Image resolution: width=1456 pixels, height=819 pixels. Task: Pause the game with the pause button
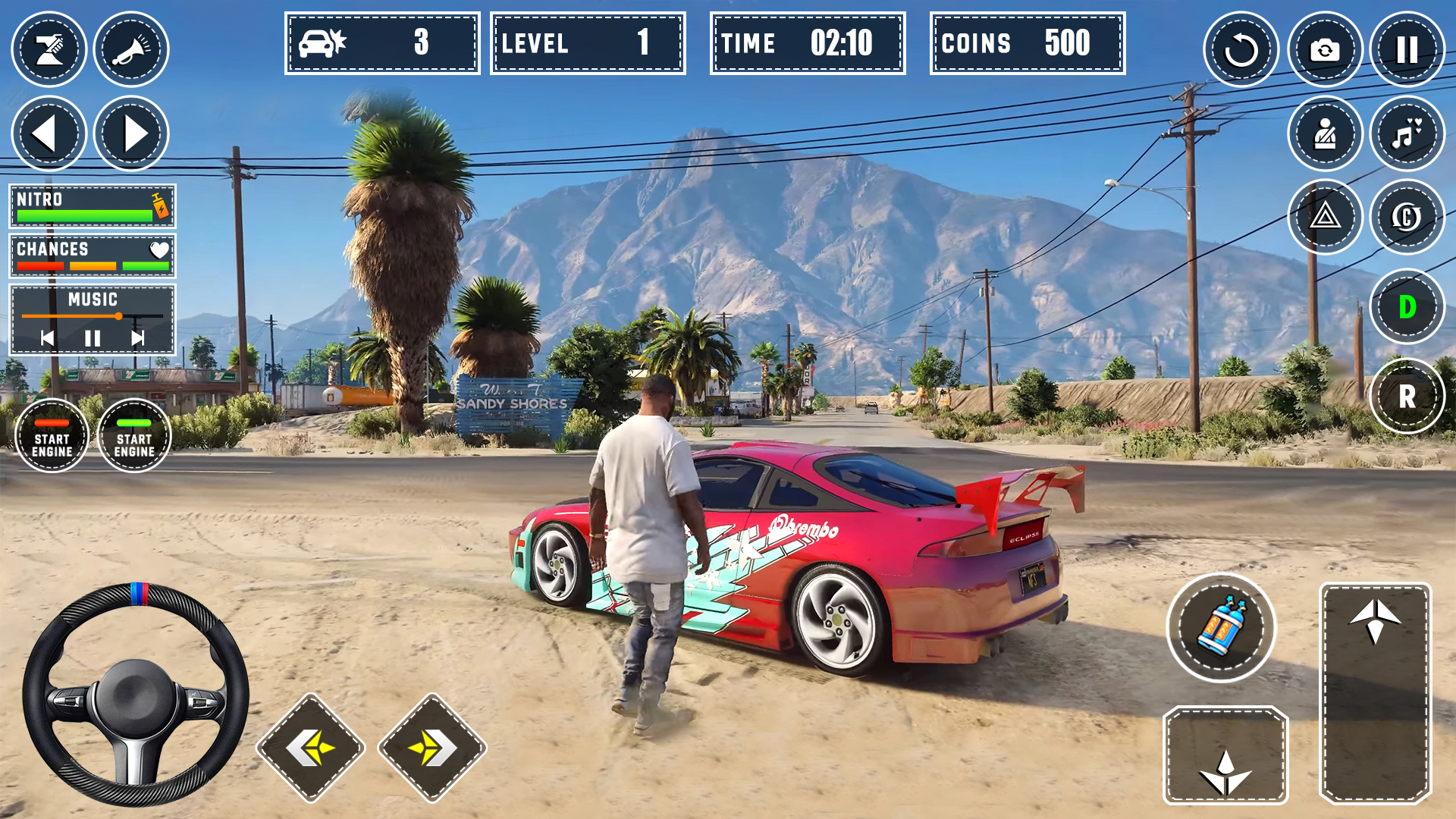tap(1407, 50)
